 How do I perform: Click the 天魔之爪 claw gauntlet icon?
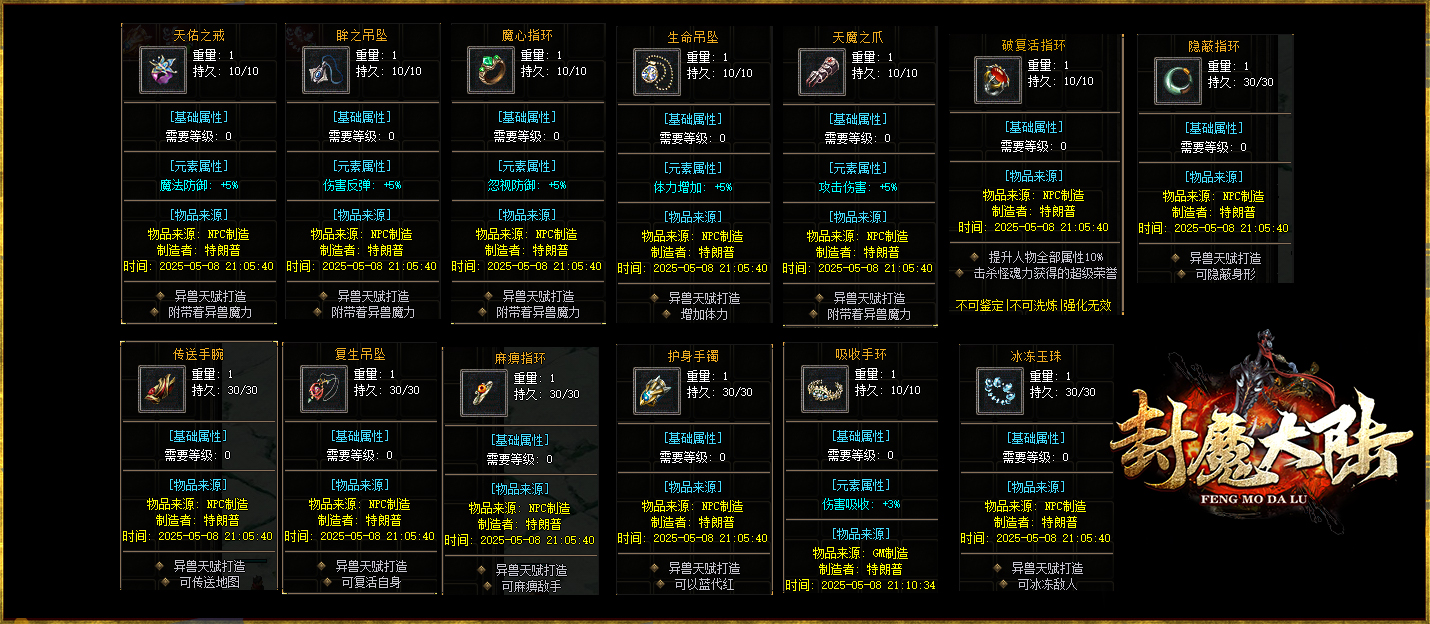click(x=822, y=72)
